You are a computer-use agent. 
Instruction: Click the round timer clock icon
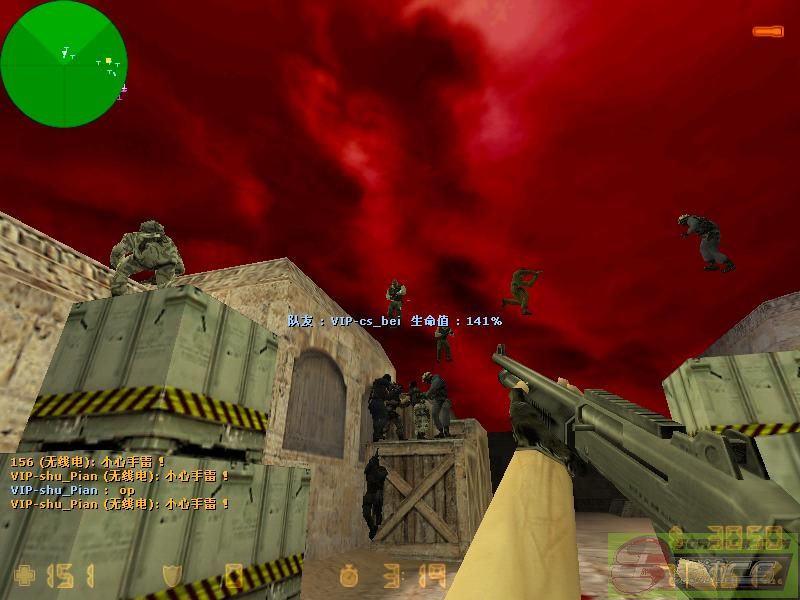(348, 576)
